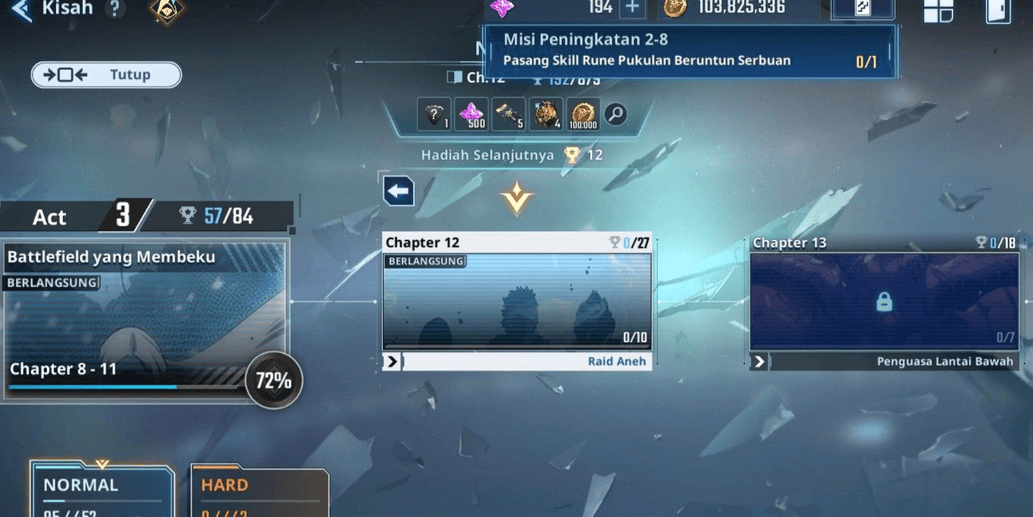Viewport: 1033px width, 517px height.
Task: Go back from the Kisah screen
Action: 22,10
